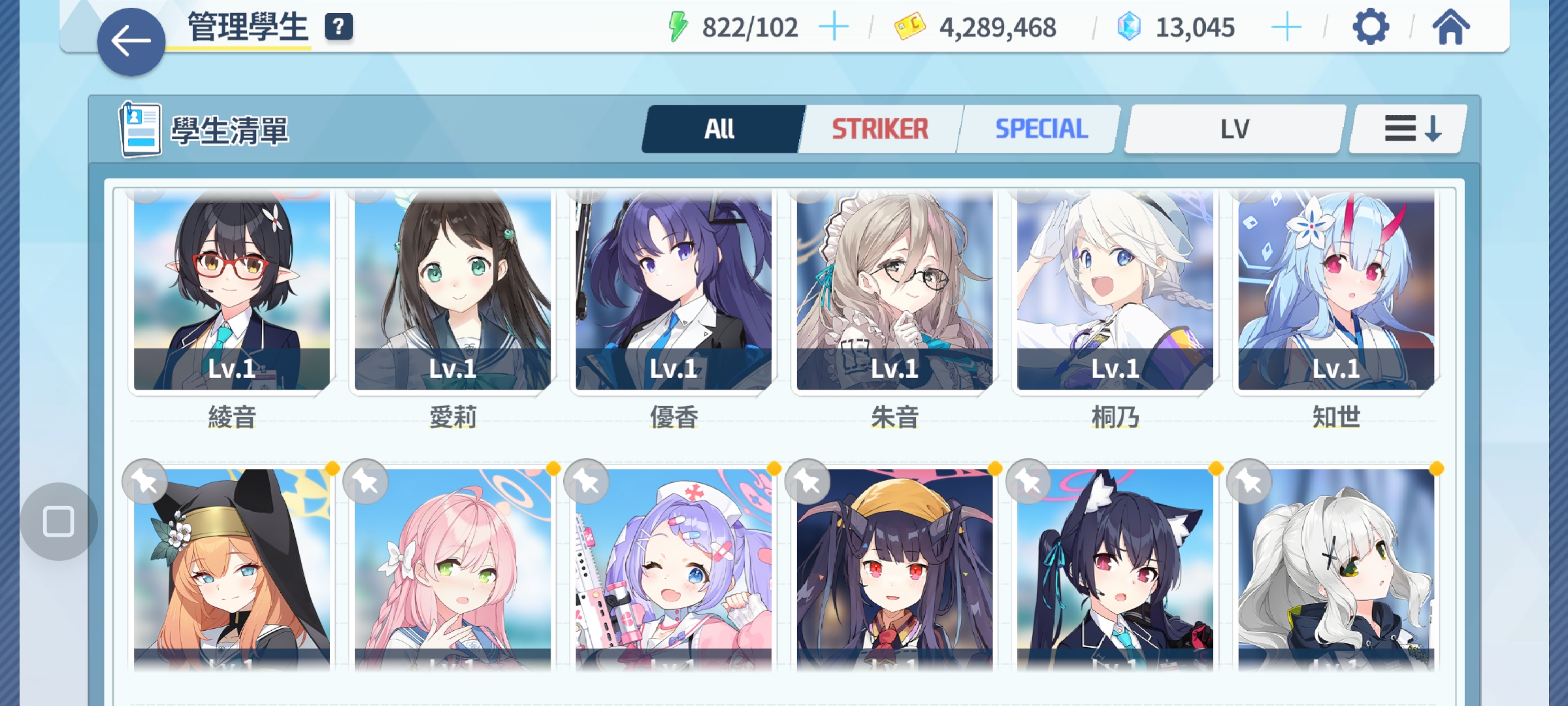Viewport: 1568px width, 706px height.
Task: Show only STRIKER students
Action: [x=879, y=129]
